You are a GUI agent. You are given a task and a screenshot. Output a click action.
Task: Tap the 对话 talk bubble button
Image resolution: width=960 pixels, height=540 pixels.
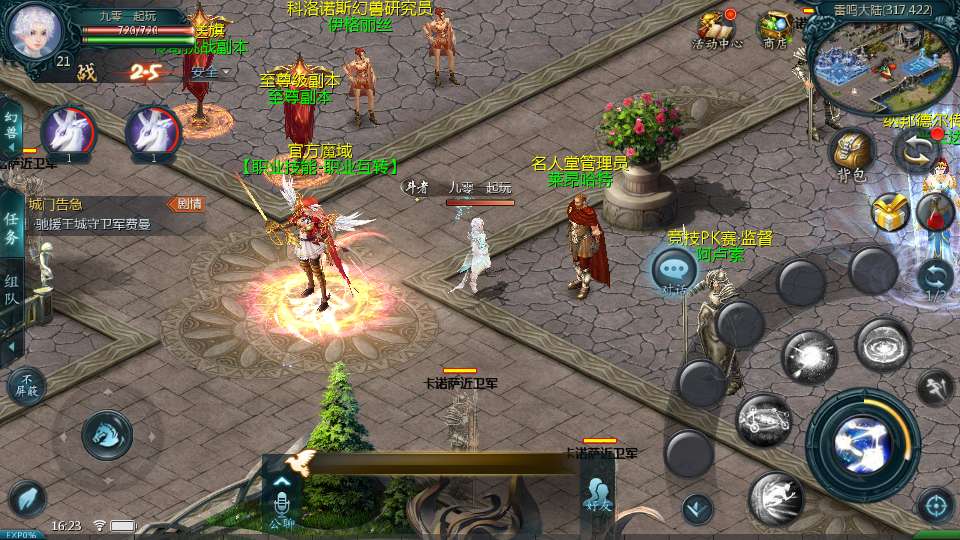[x=674, y=270]
